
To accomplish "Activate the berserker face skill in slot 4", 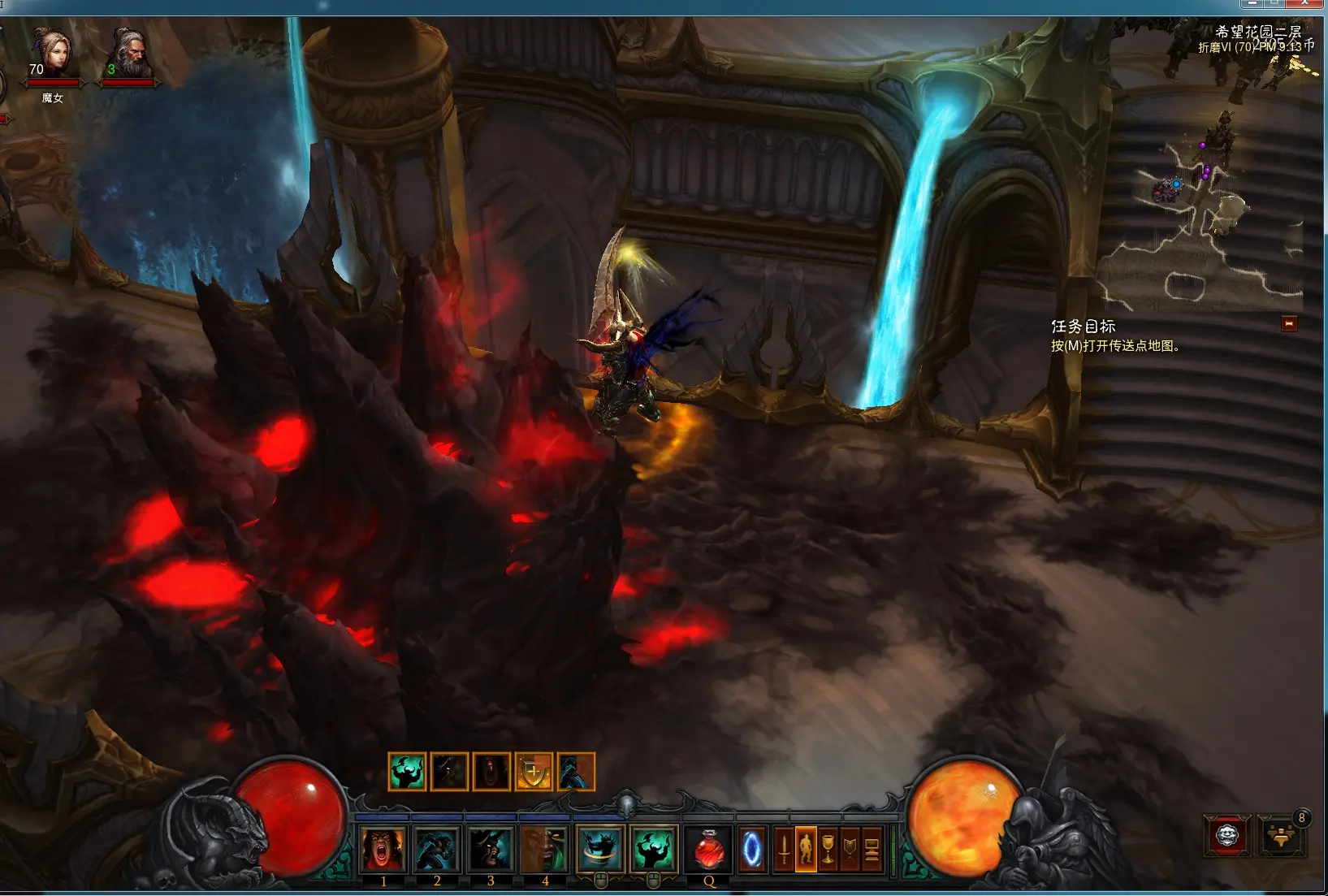I will [544, 850].
